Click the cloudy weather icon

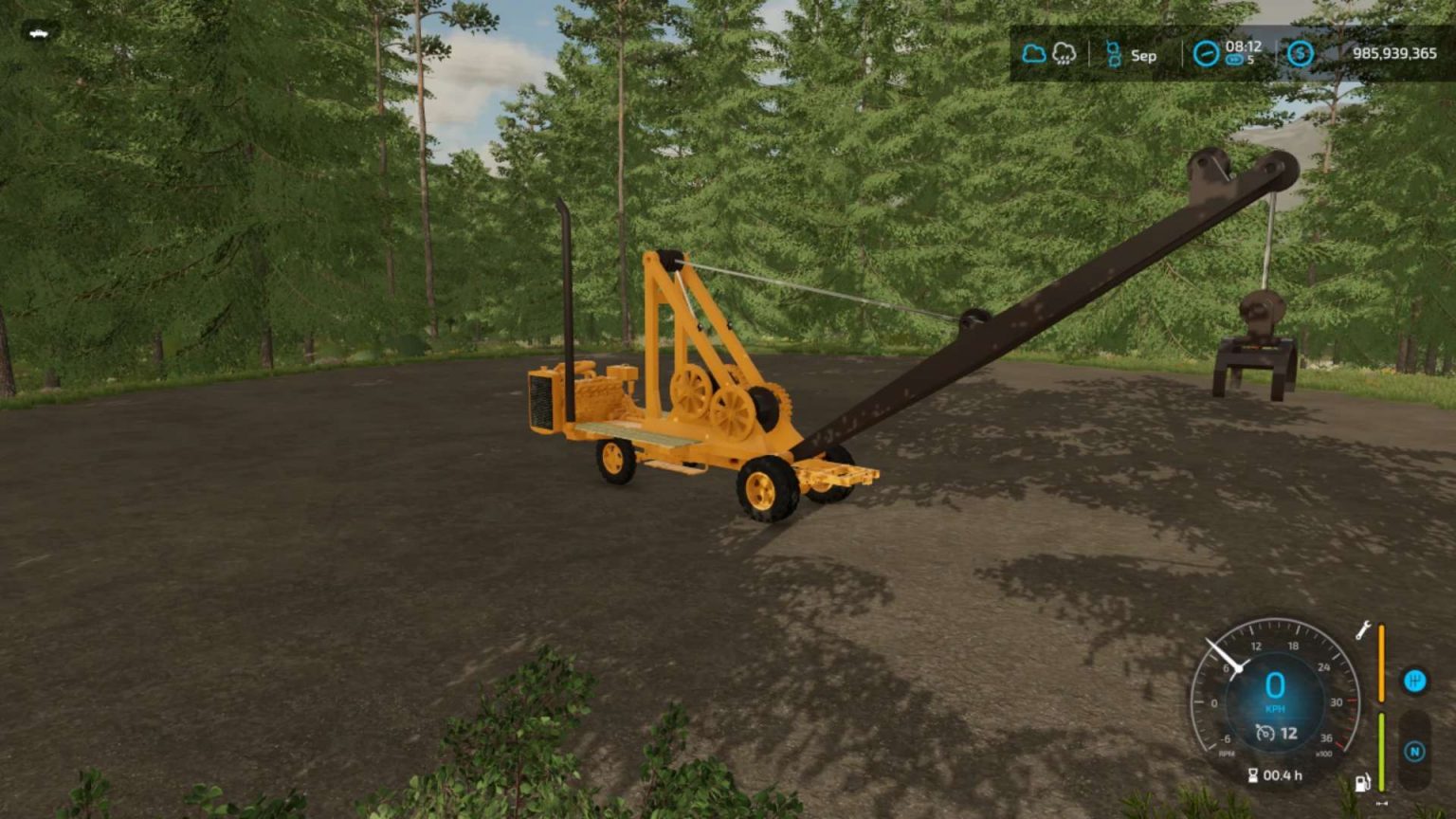pos(1034,54)
